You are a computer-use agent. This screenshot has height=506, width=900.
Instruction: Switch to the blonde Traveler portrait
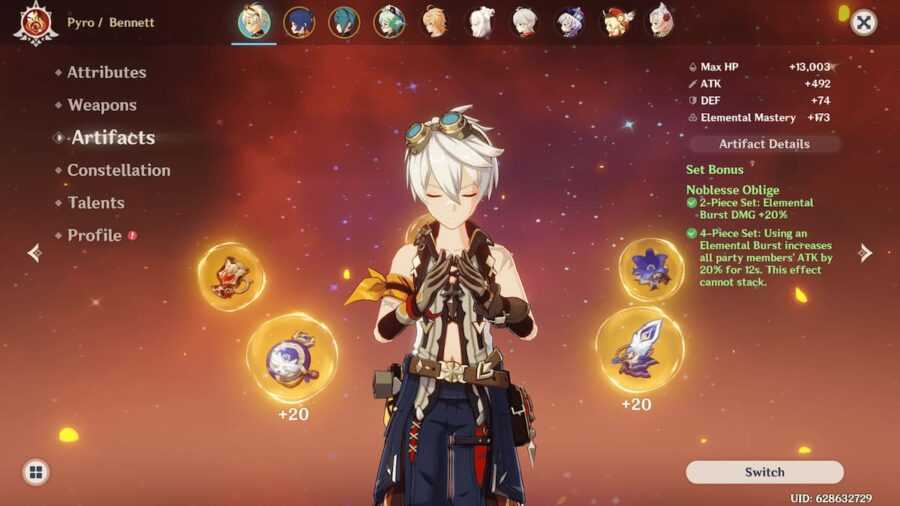pyautogui.click(x=434, y=21)
